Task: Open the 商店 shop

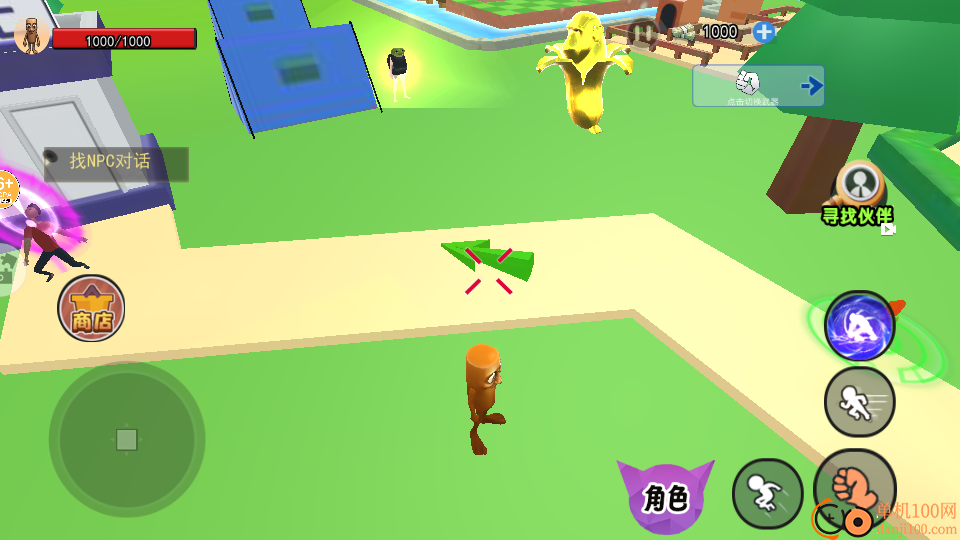Action: [91, 308]
